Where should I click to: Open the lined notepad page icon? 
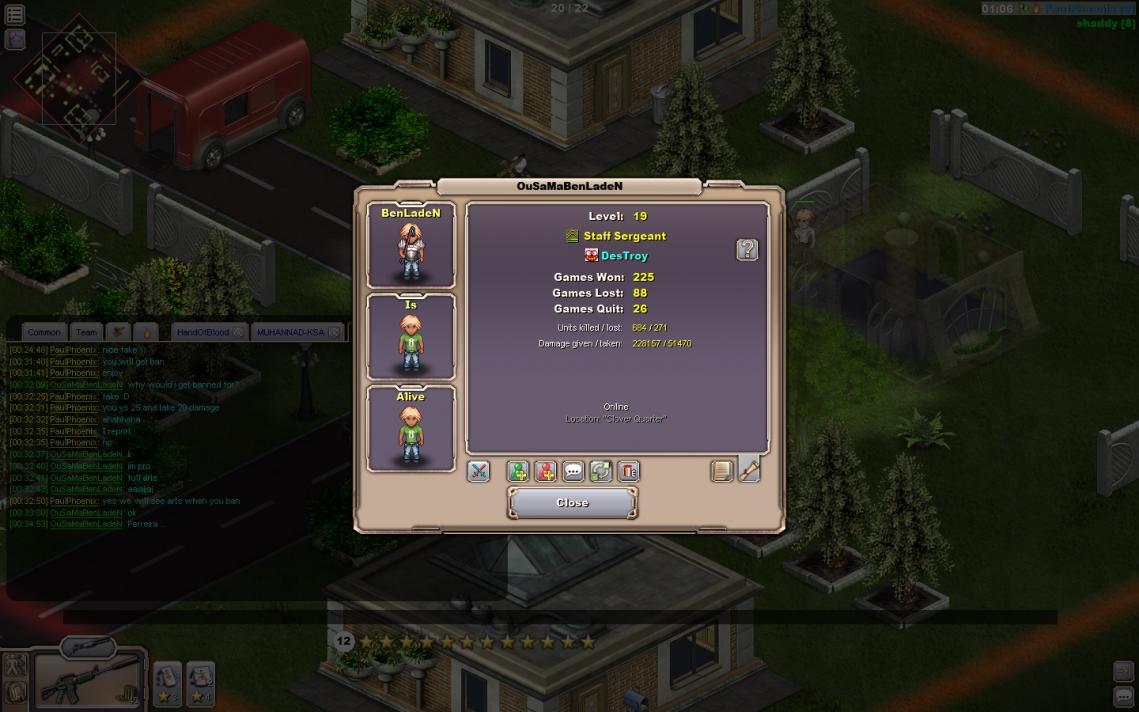point(722,471)
